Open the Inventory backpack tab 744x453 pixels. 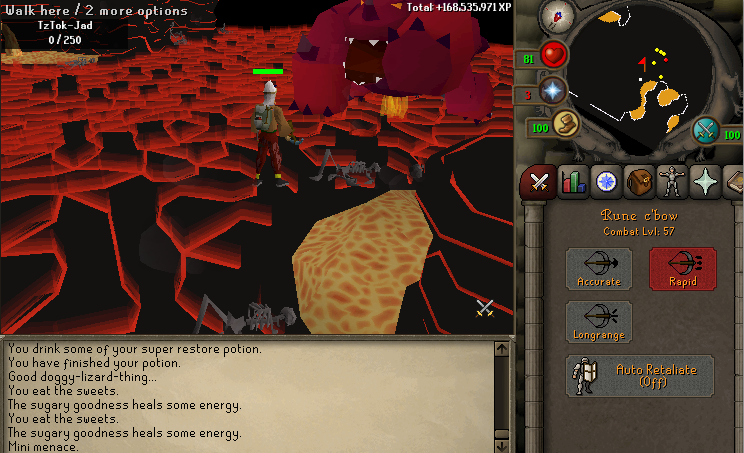(x=639, y=182)
